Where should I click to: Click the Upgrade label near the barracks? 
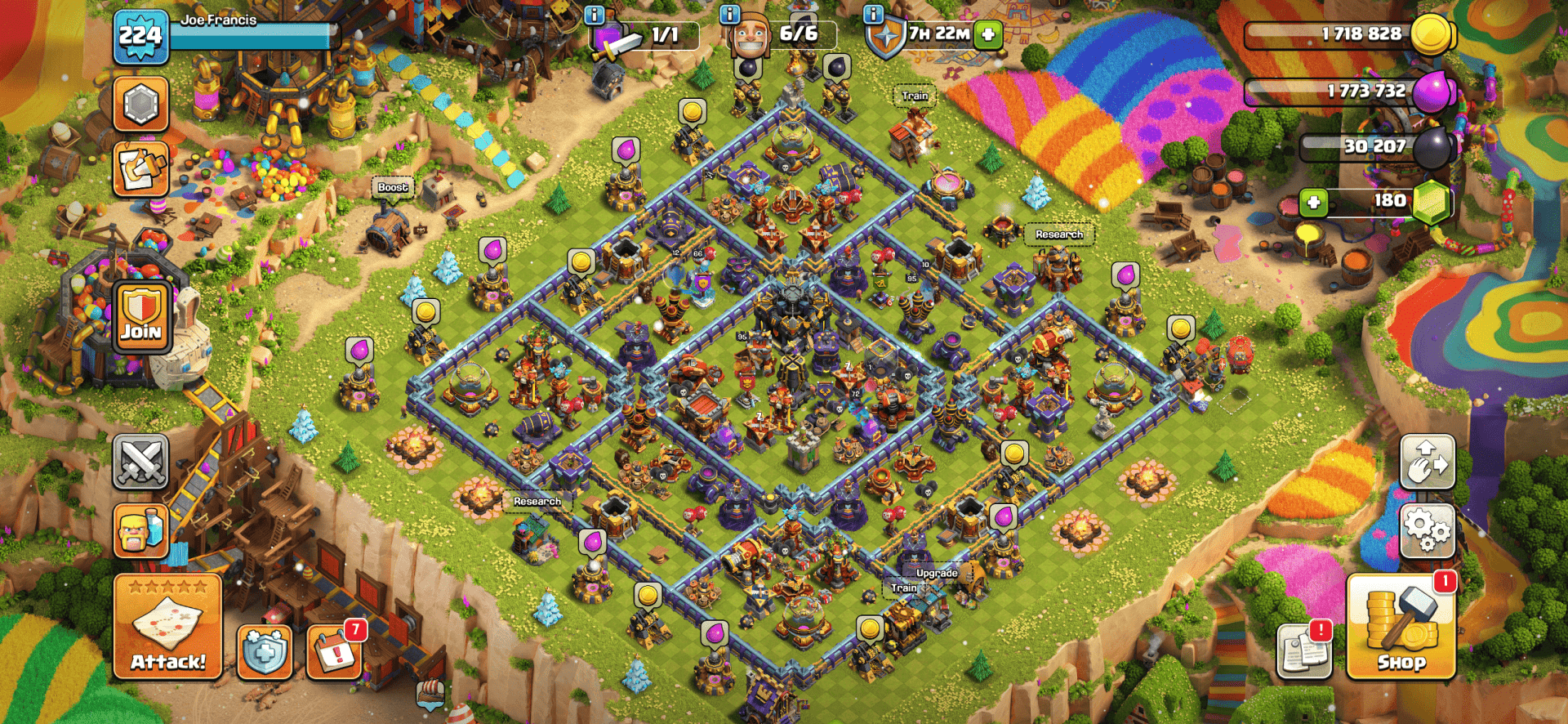tap(936, 574)
